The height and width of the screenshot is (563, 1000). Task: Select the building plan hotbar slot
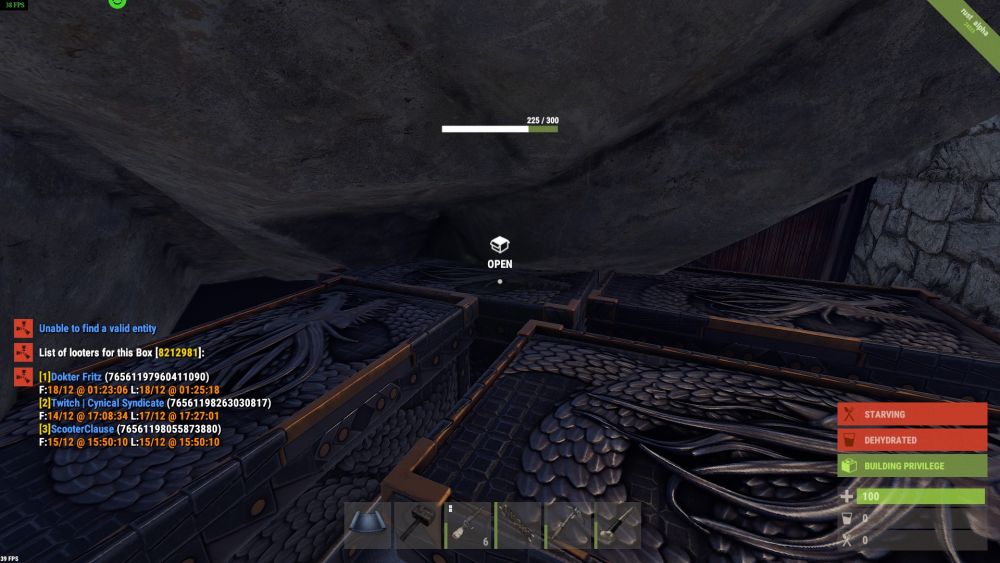(x=367, y=525)
